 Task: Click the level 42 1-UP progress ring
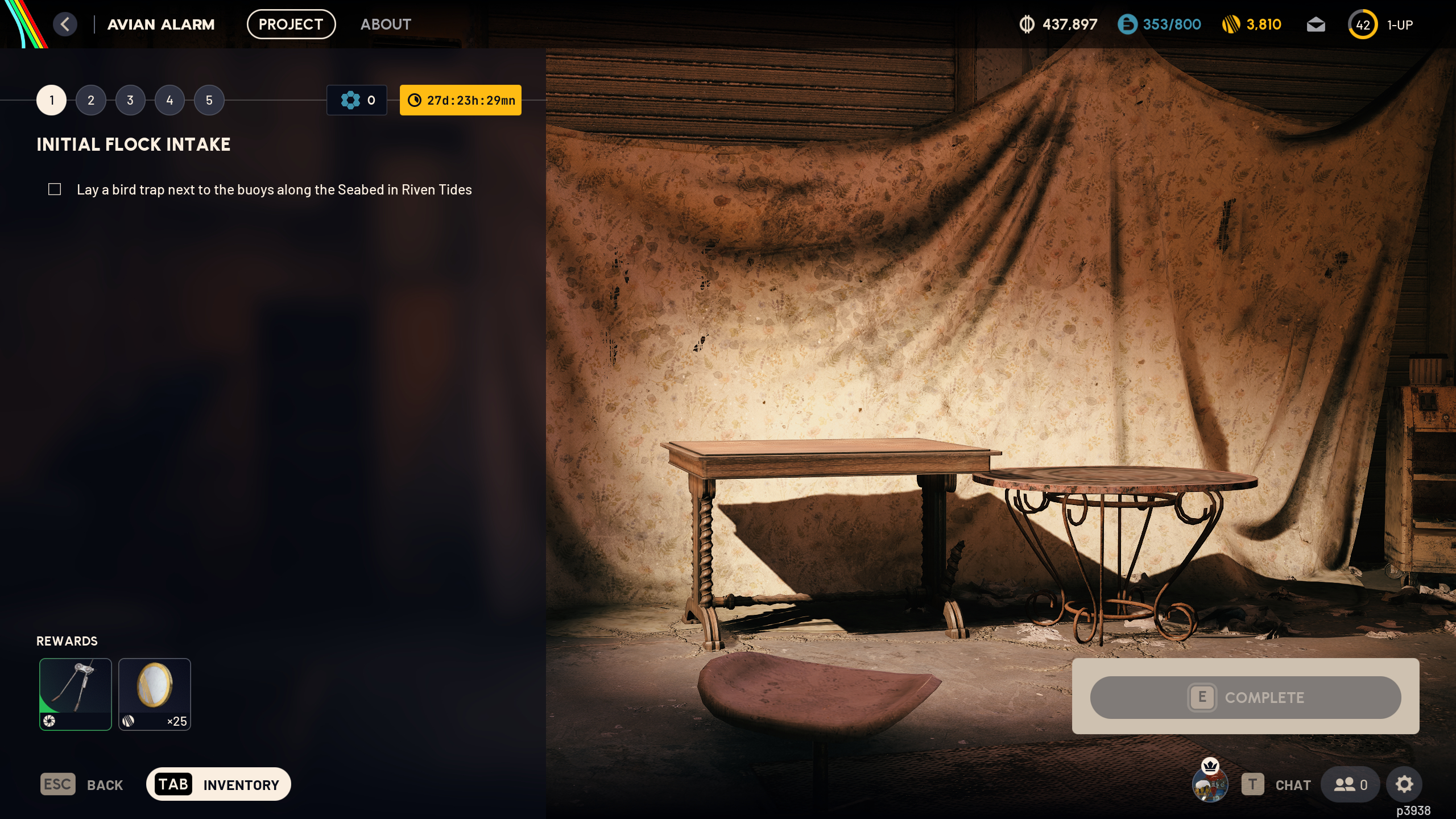[1363, 24]
